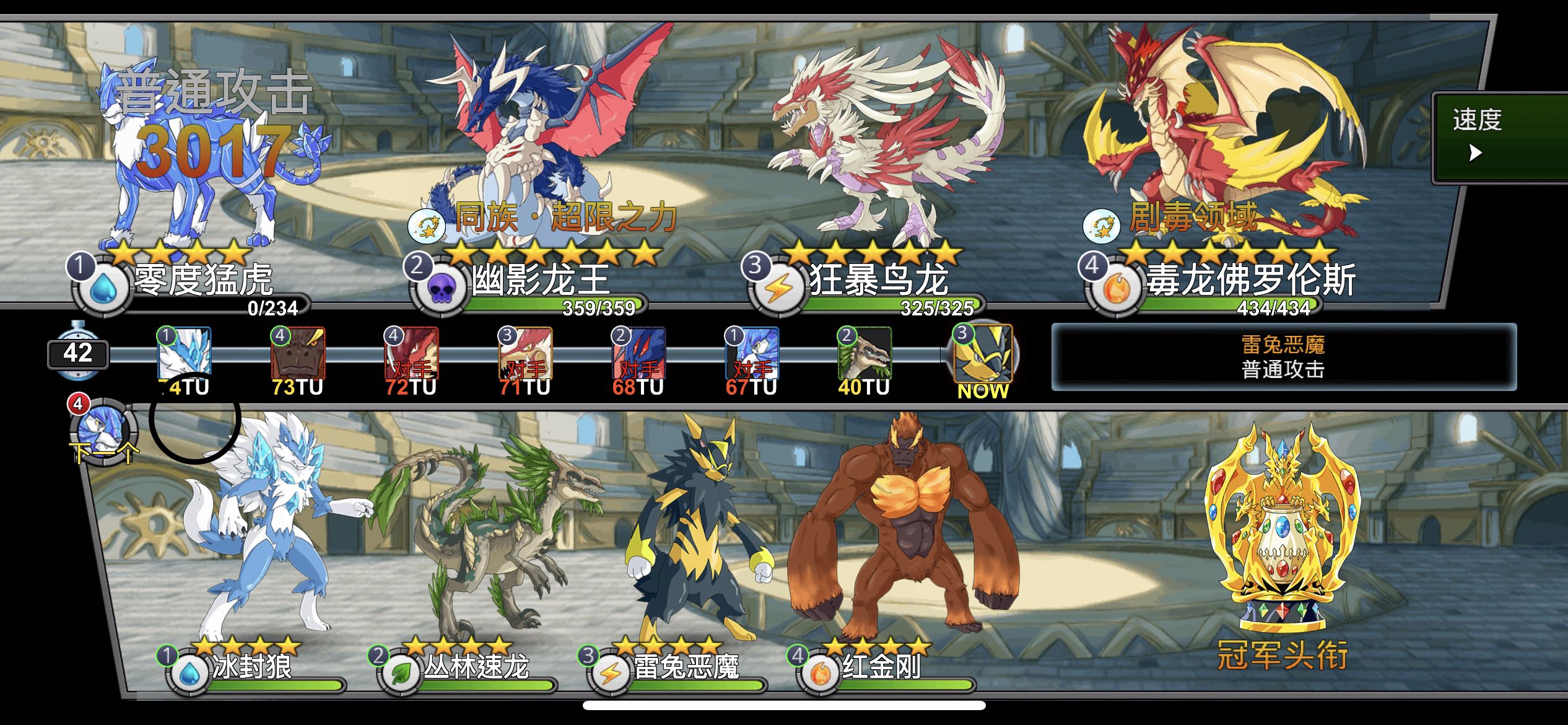This screenshot has height=725, width=1568.
Task: Target enemy 狂暴鸟龙 name plate
Action: coord(878,280)
